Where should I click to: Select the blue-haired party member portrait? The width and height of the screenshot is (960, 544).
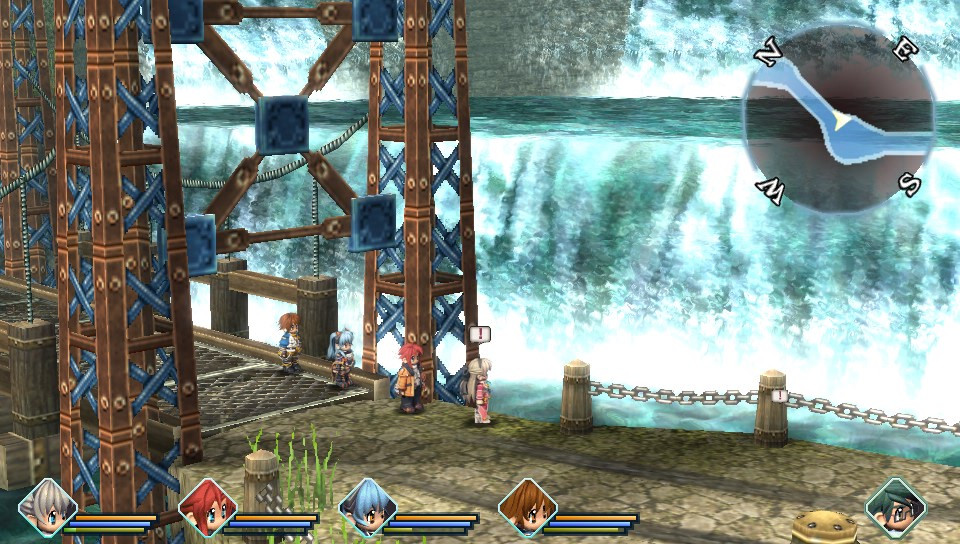(367, 508)
